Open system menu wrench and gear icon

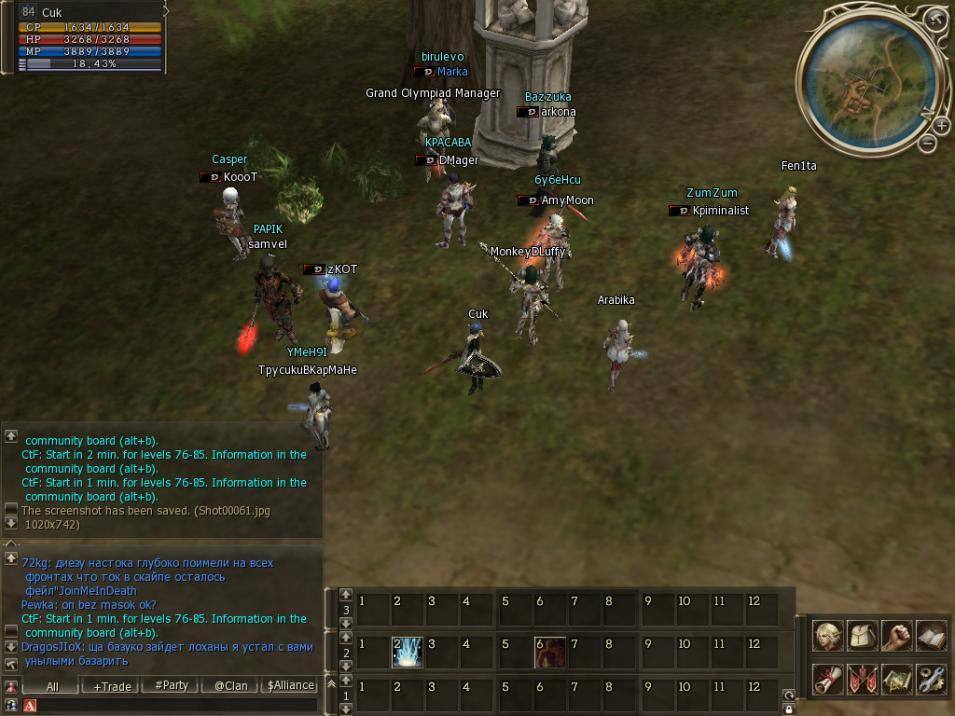click(x=931, y=679)
